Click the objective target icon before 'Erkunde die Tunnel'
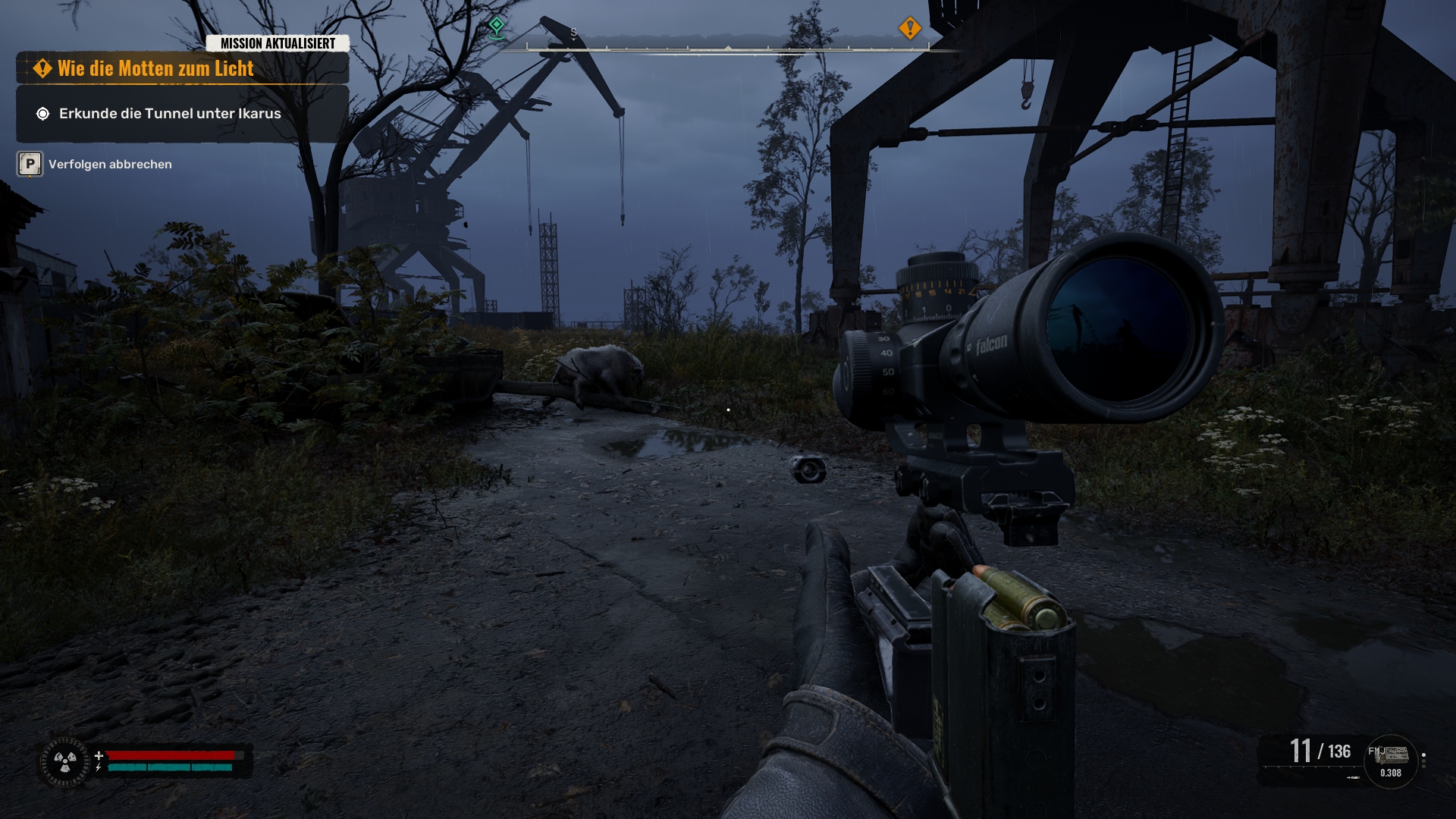1456x819 pixels. pos(44,115)
